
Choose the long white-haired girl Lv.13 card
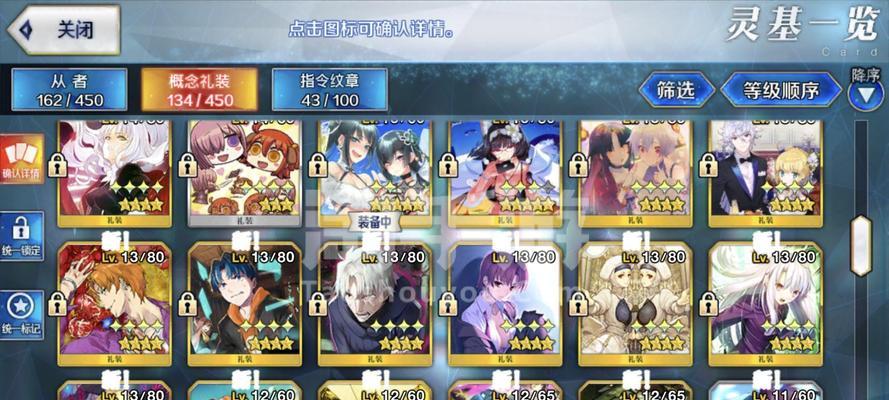[x=765, y=298]
